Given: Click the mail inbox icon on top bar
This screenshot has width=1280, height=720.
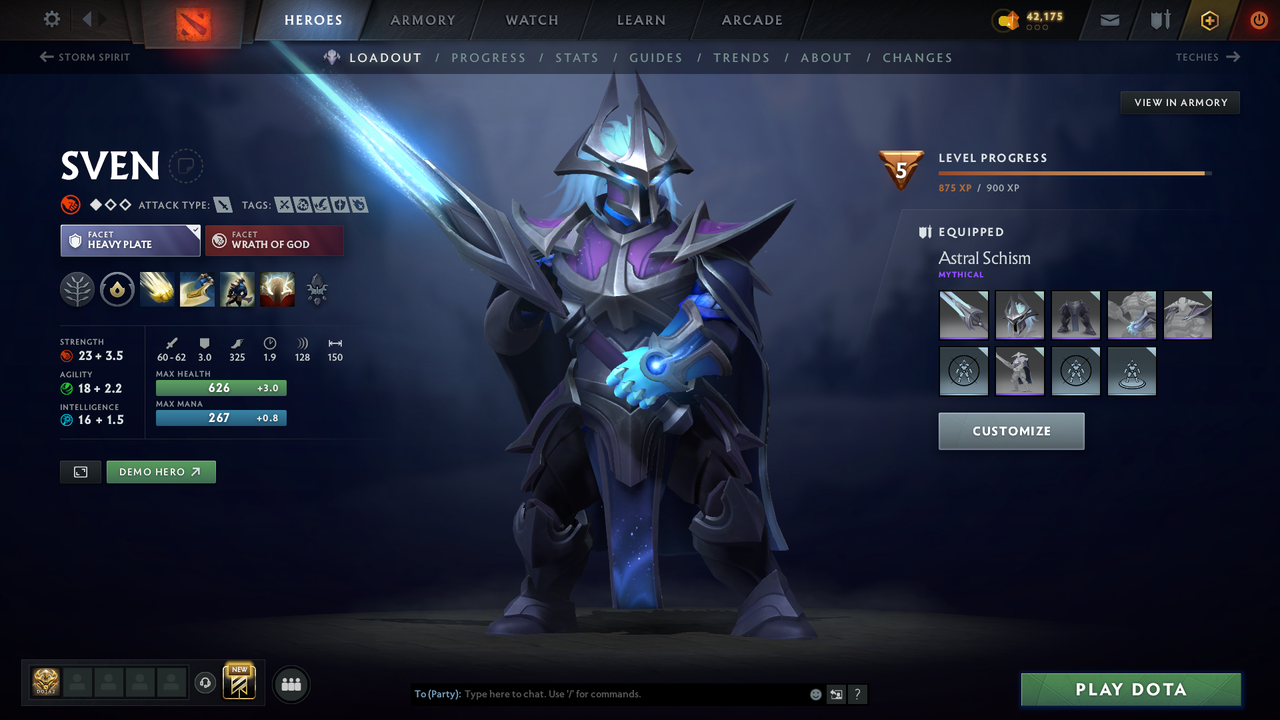Looking at the screenshot, I should (1108, 20).
